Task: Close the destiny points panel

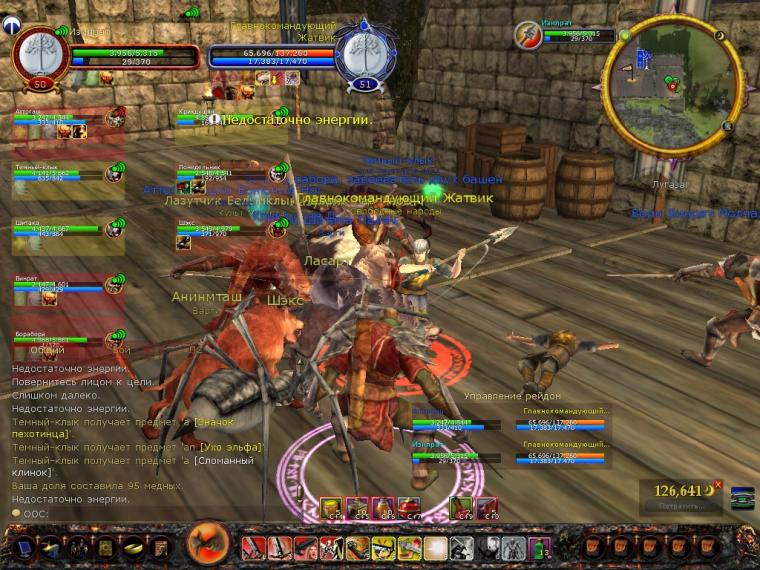Action: (x=717, y=484)
